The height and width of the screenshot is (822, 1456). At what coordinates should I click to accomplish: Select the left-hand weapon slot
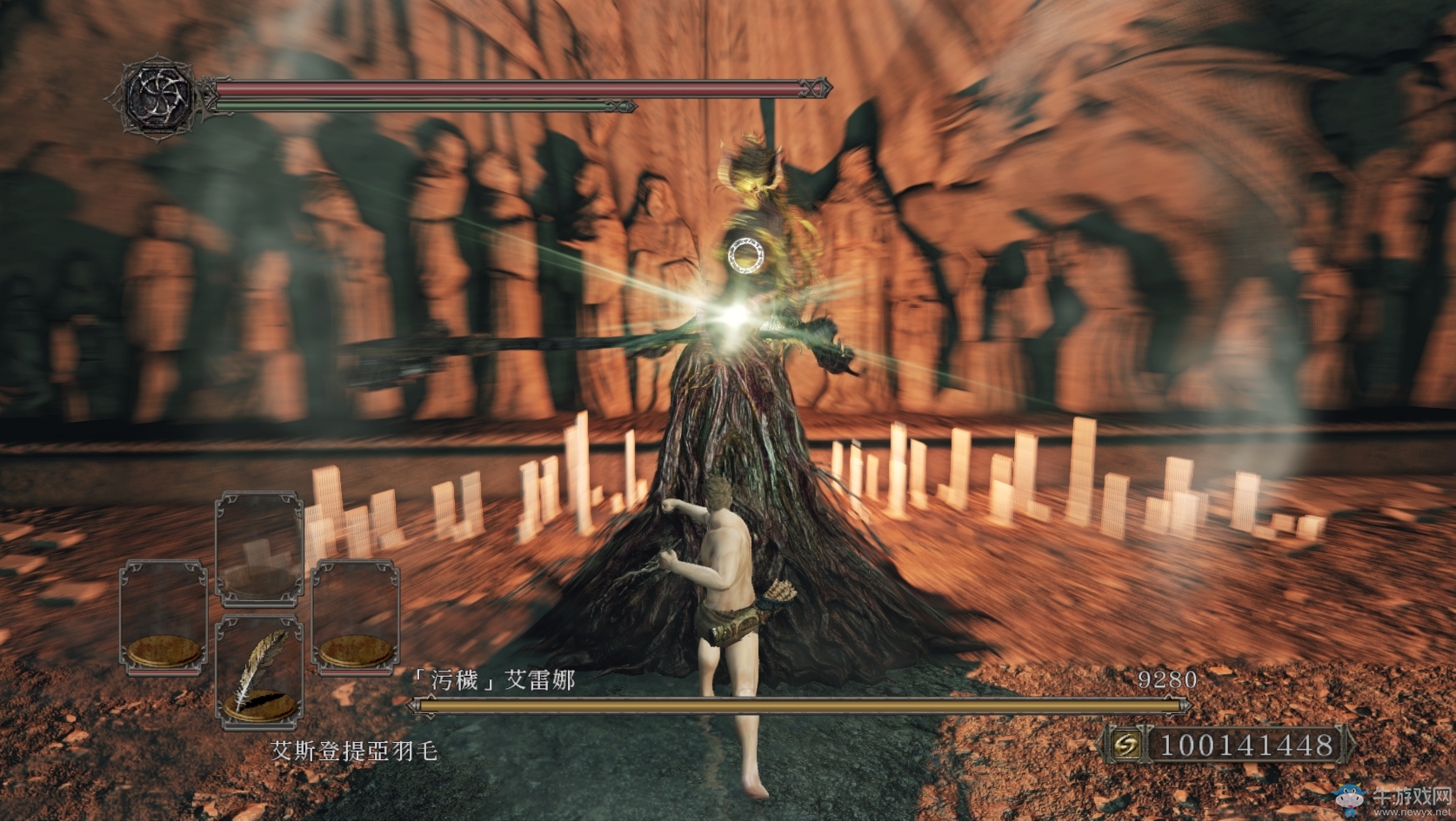pyautogui.click(x=164, y=618)
